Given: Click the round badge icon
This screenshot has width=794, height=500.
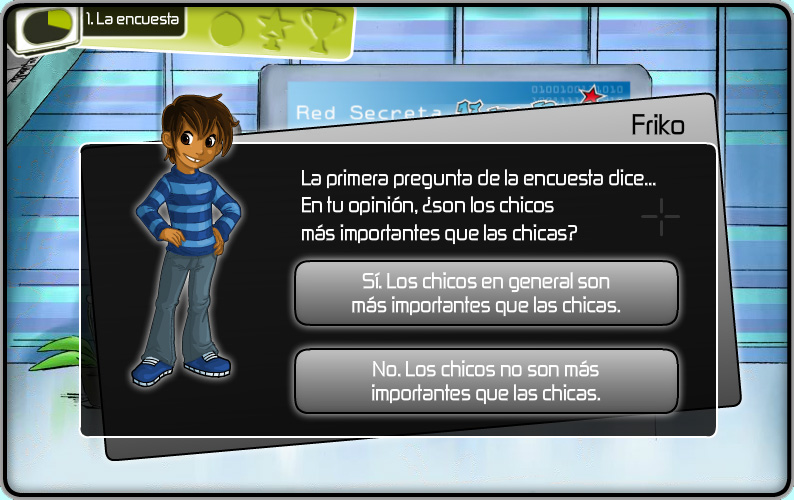Looking at the screenshot, I should point(226,28).
